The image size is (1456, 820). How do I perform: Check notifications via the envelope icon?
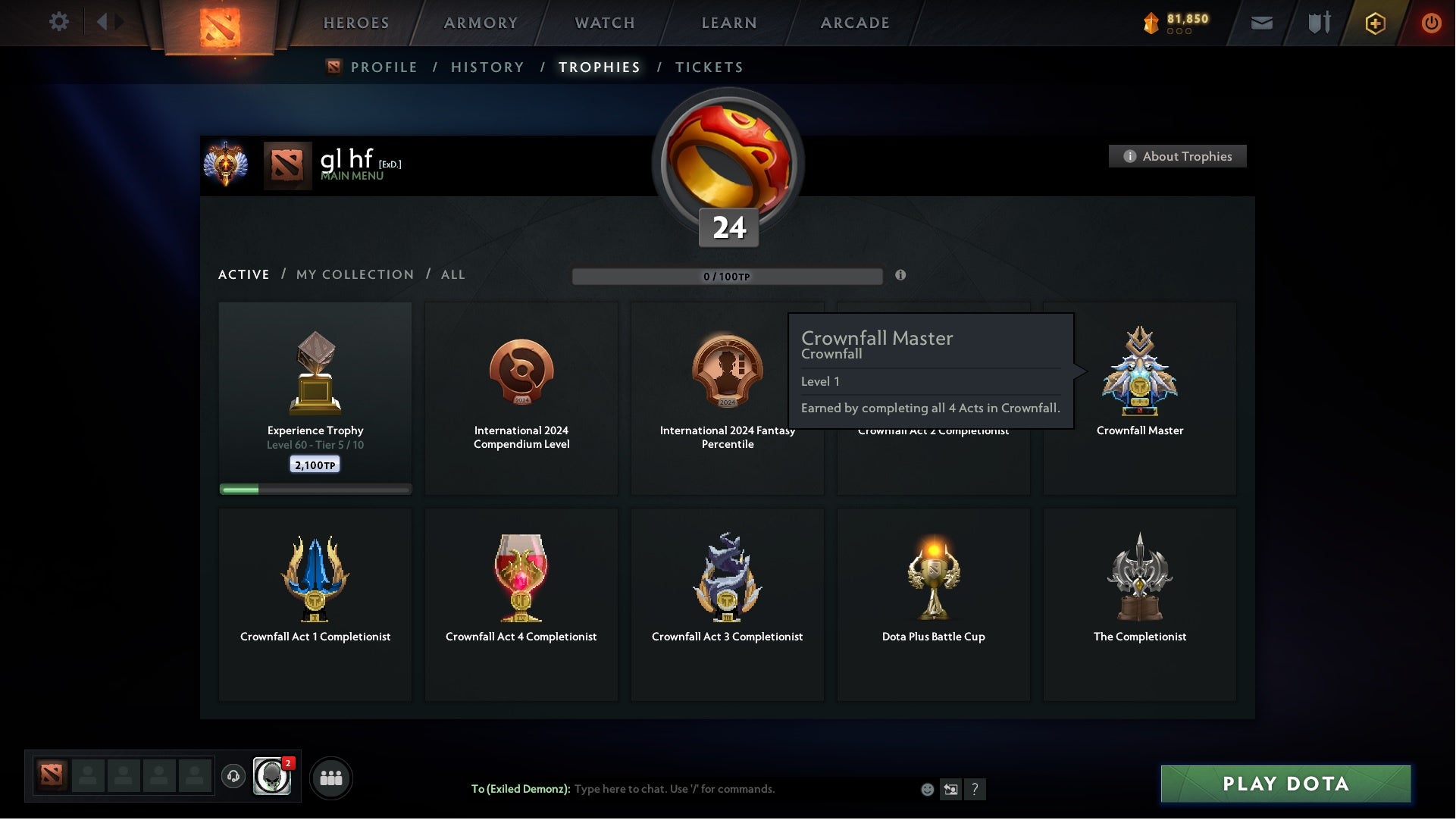pyautogui.click(x=1261, y=22)
